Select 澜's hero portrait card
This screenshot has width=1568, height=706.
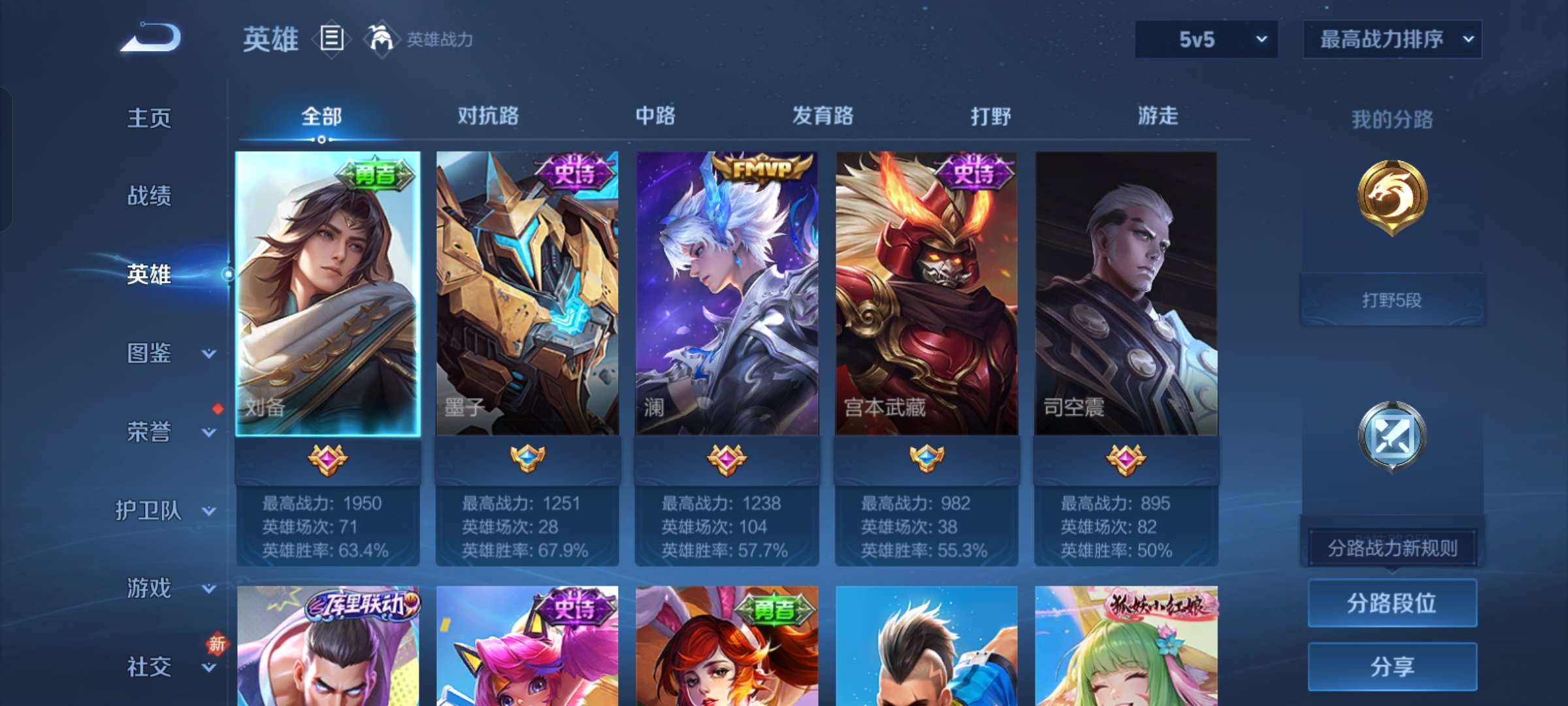(x=725, y=294)
